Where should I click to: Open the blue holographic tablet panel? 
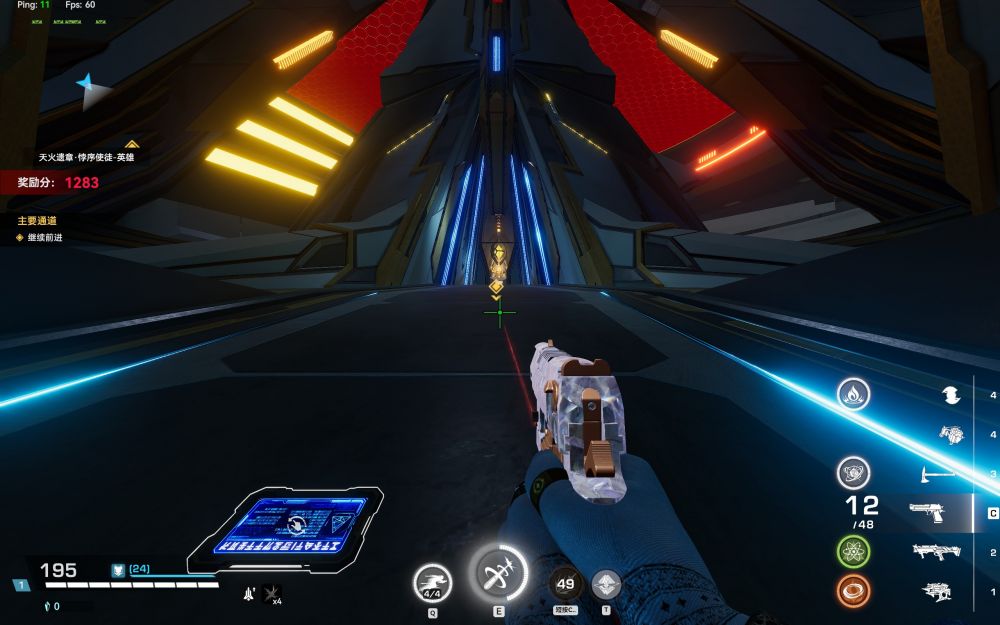(x=285, y=524)
